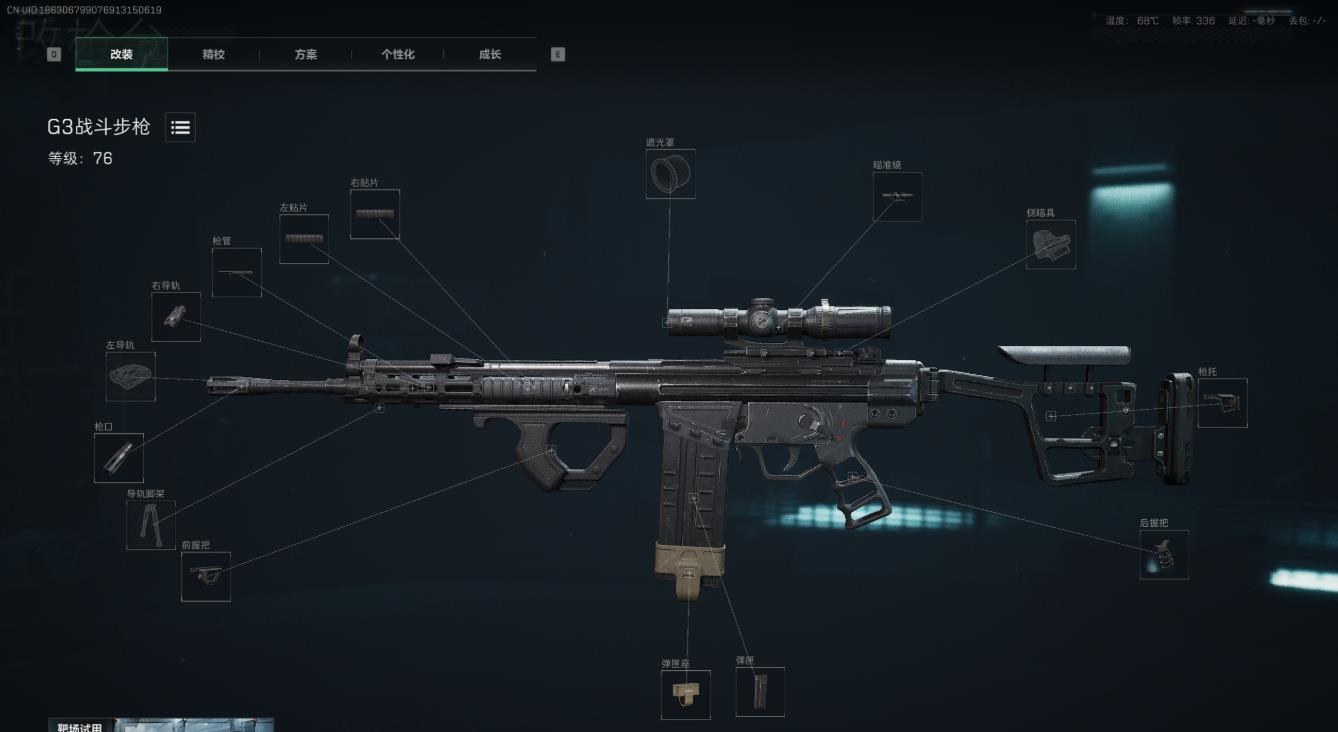
Task: Open the 瞄准镜 scope slot
Action: [897, 197]
